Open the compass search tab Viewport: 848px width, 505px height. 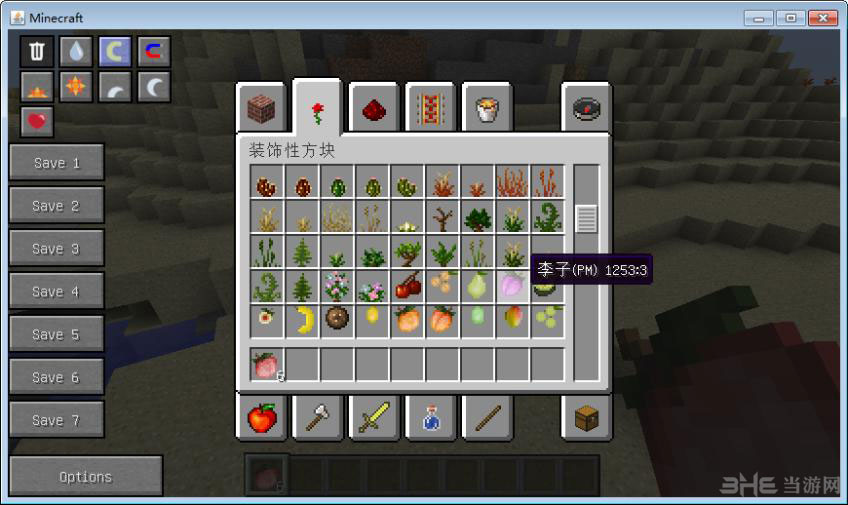coord(586,109)
